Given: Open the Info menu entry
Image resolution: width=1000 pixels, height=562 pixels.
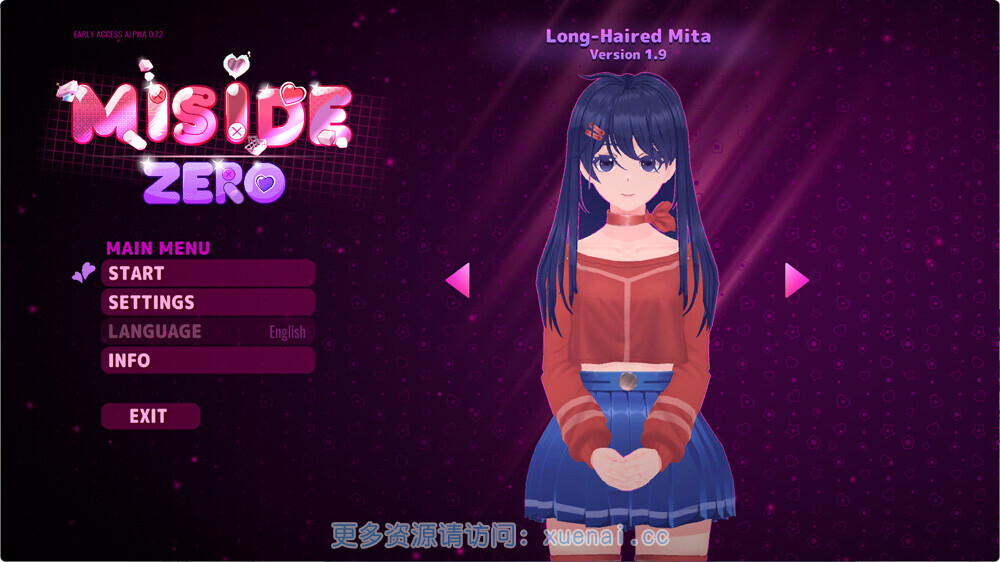Looking at the screenshot, I should (207, 360).
